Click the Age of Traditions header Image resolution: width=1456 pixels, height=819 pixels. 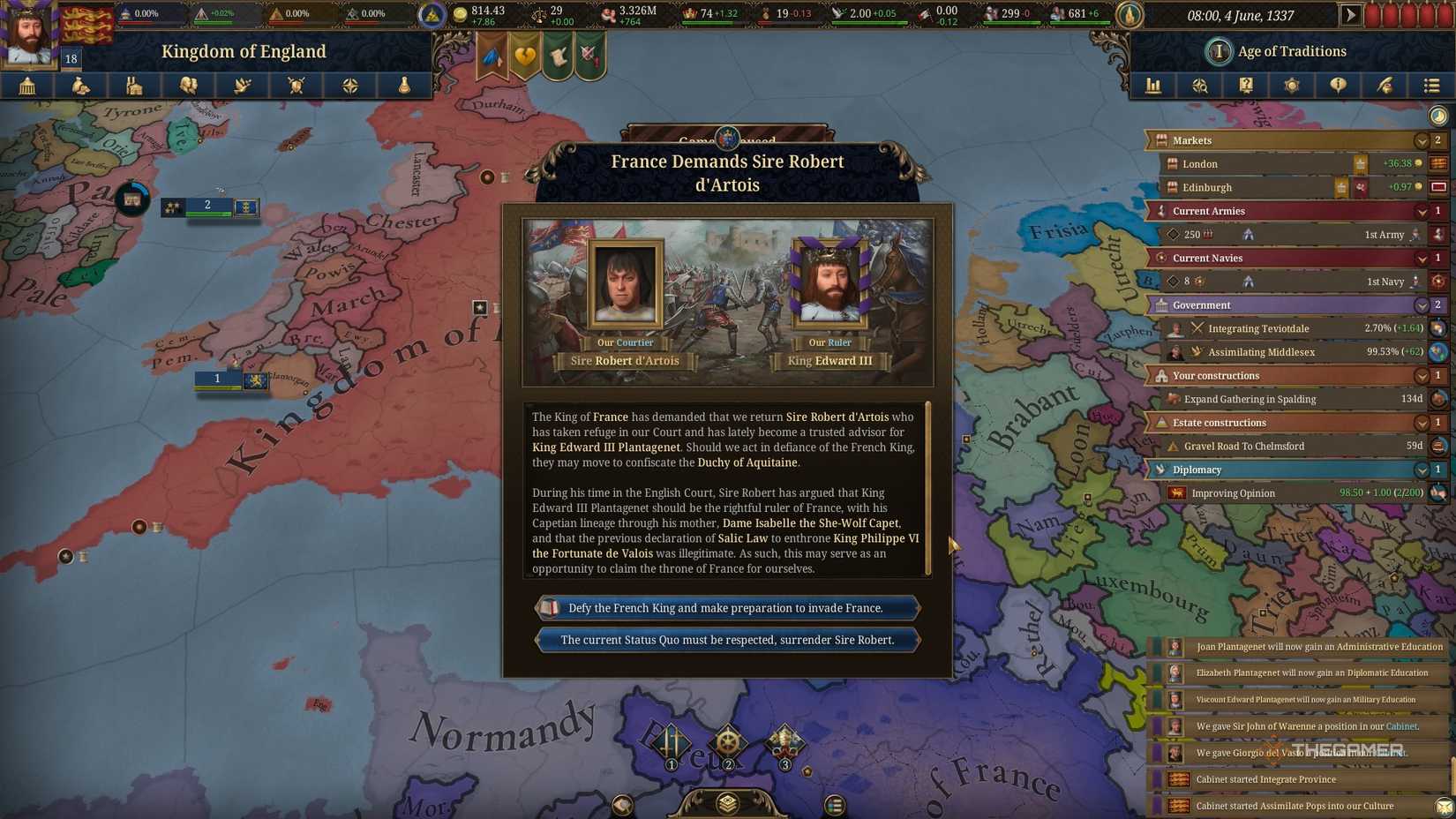(1276, 51)
